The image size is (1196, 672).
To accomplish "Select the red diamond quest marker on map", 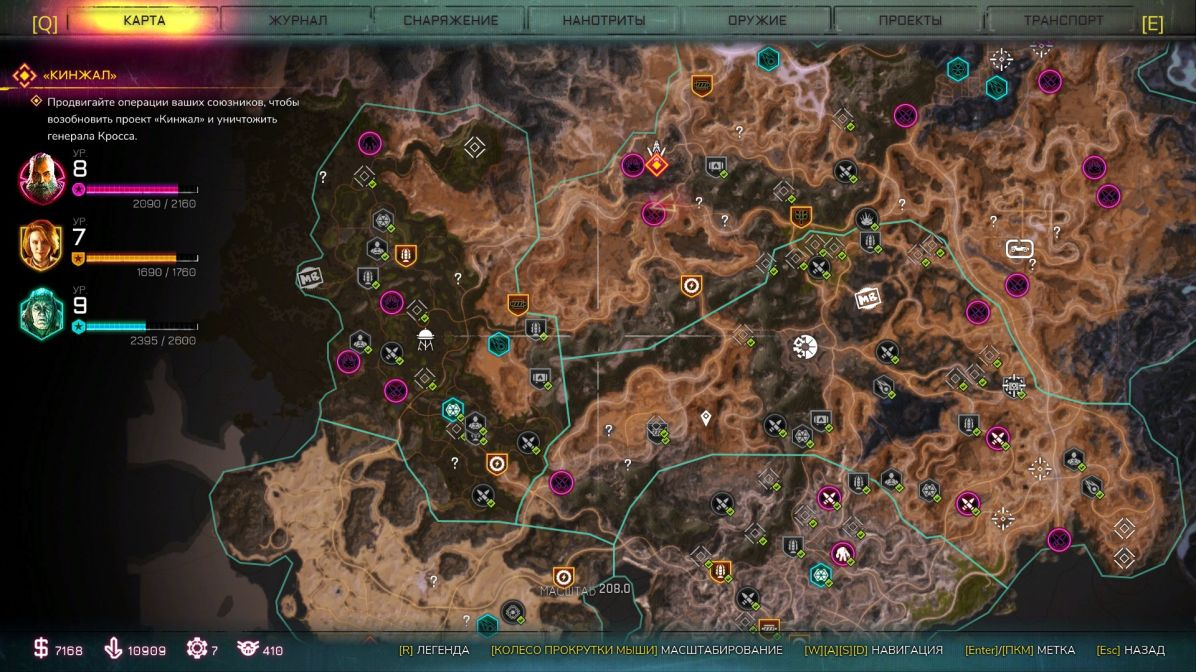I will pyautogui.click(x=656, y=164).
